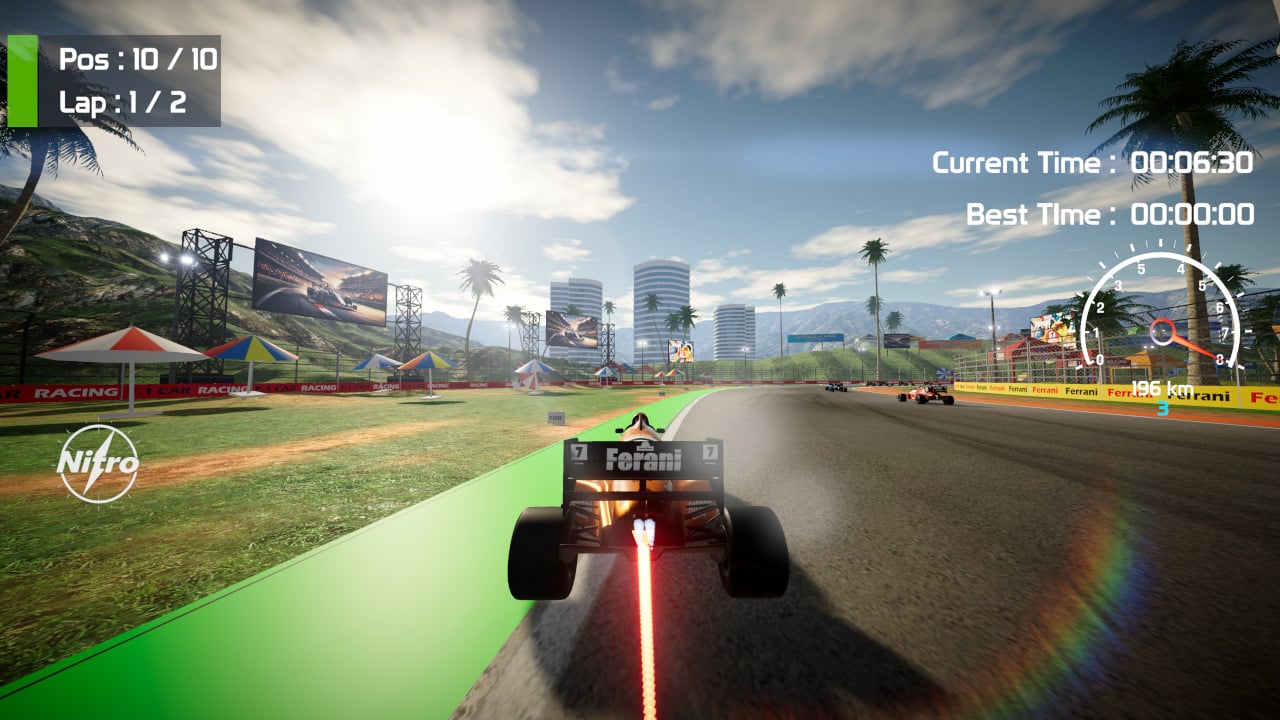The image size is (1280, 720).
Task: Open the speedometer details panel
Action: pos(1163,320)
